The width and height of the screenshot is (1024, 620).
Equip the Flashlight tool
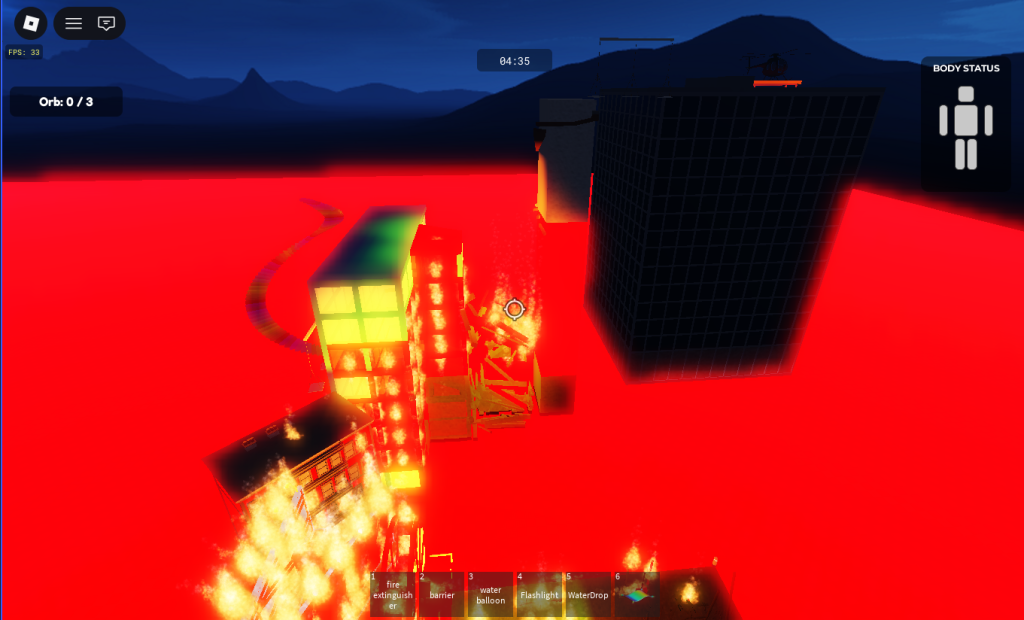[x=539, y=594]
